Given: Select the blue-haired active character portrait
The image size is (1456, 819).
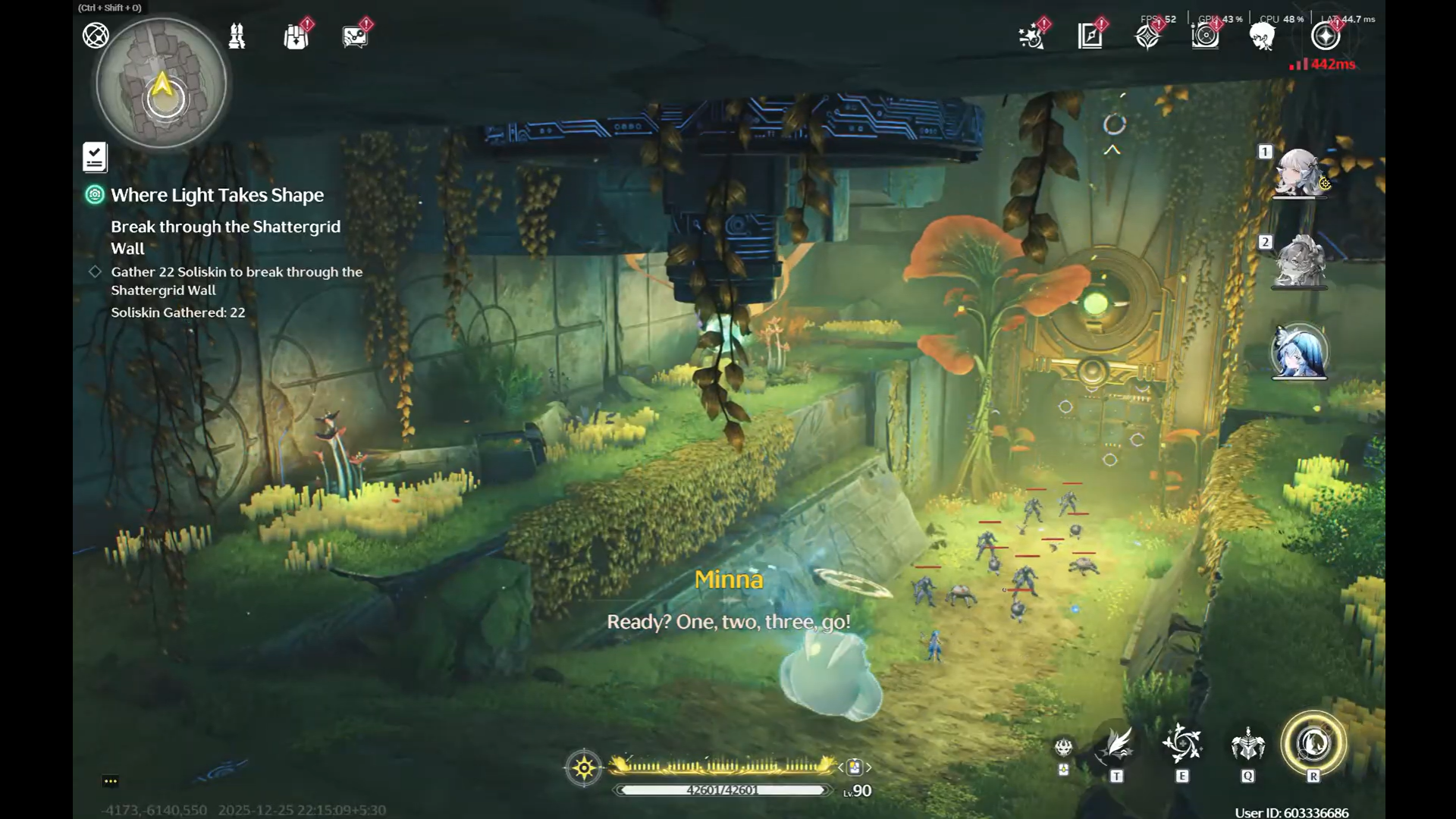Looking at the screenshot, I should [1299, 352].
